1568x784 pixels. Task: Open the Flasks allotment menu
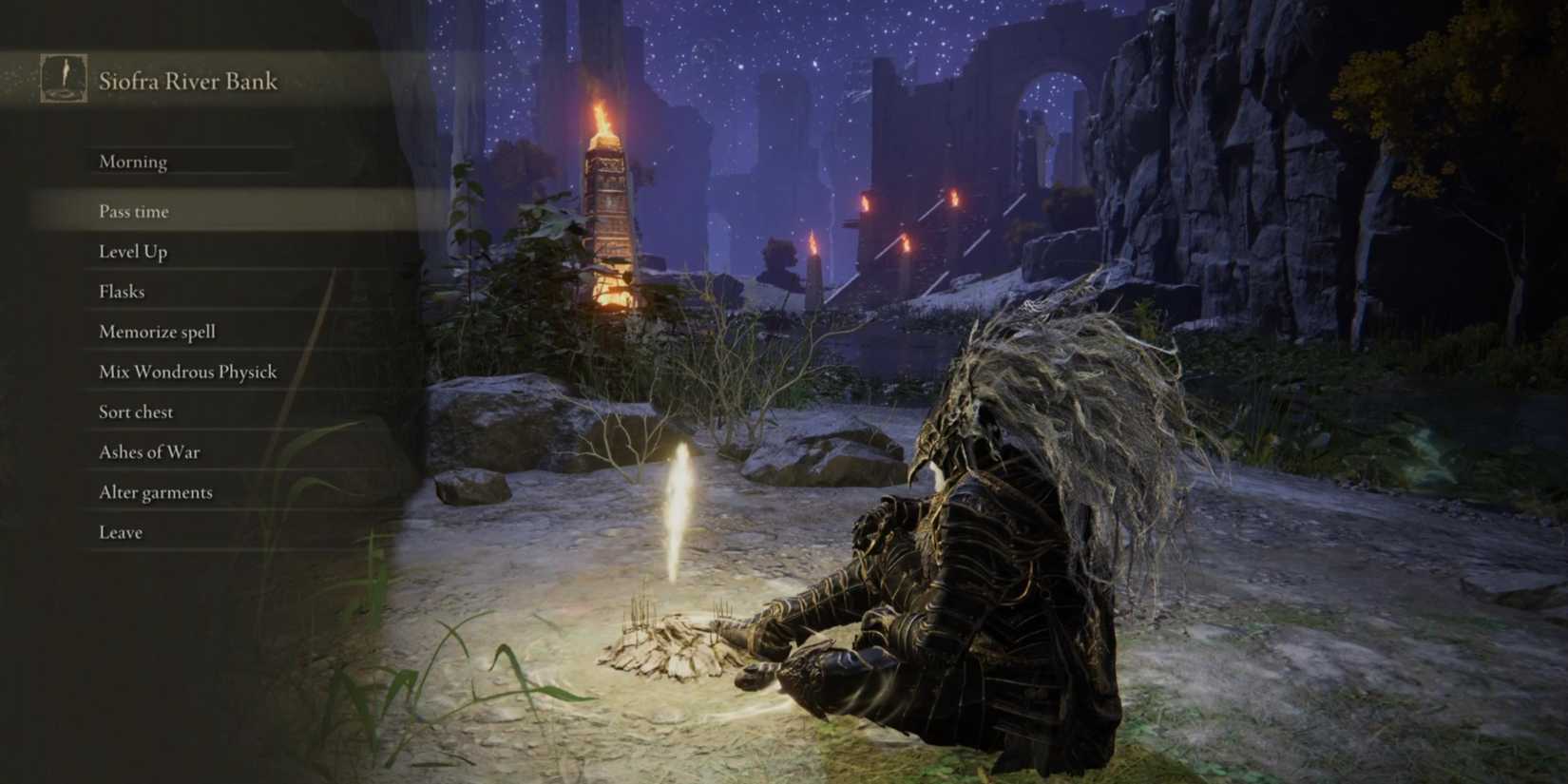(x=122, y=292)
